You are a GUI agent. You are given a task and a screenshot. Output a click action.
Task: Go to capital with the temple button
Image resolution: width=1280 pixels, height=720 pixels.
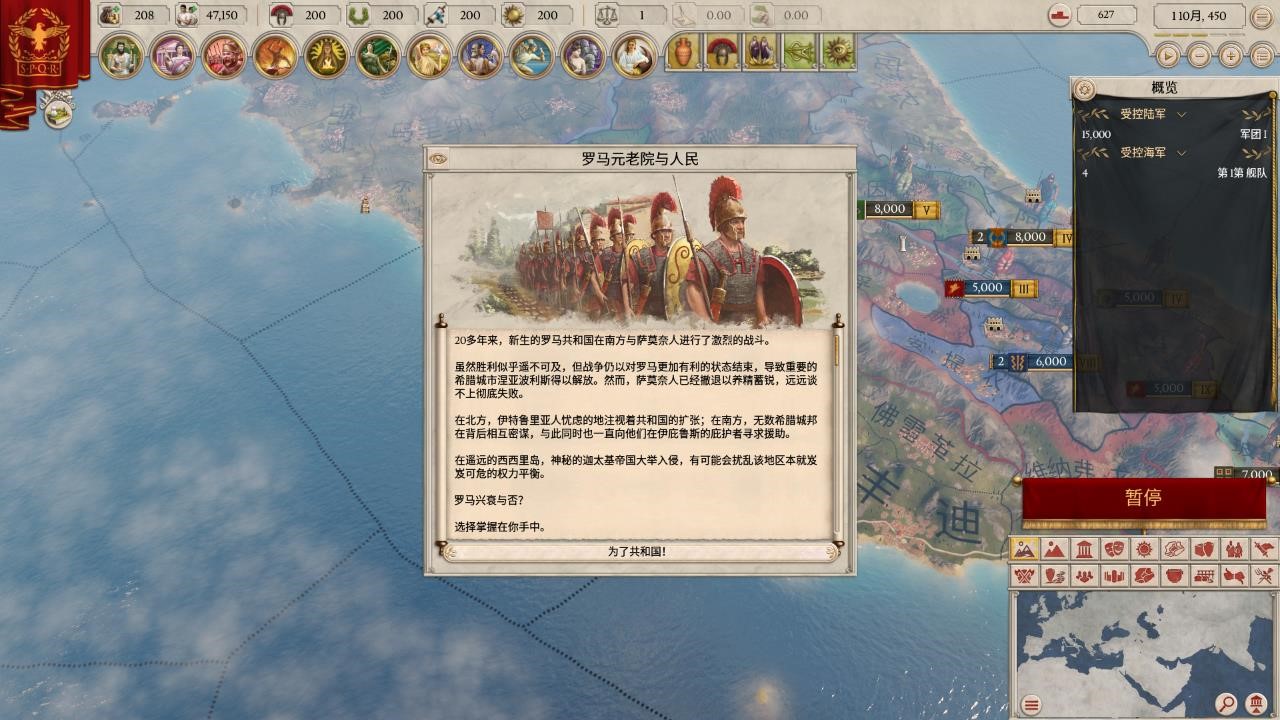pyautogui.click(x=1257, y=704)
